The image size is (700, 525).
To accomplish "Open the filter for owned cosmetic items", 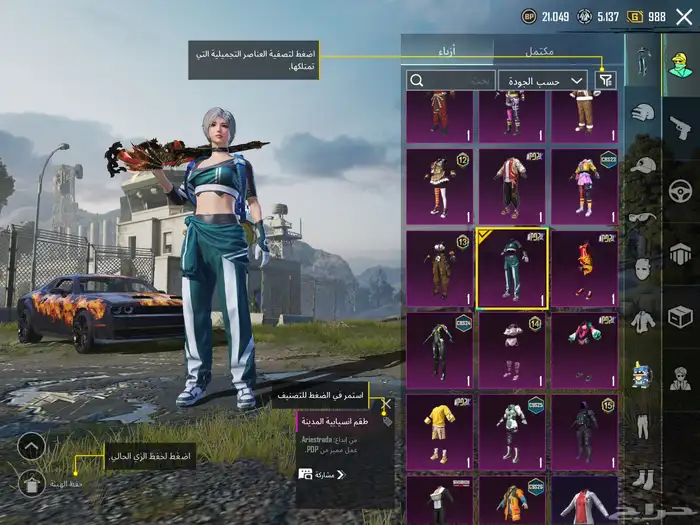I will tap(605, 80).
